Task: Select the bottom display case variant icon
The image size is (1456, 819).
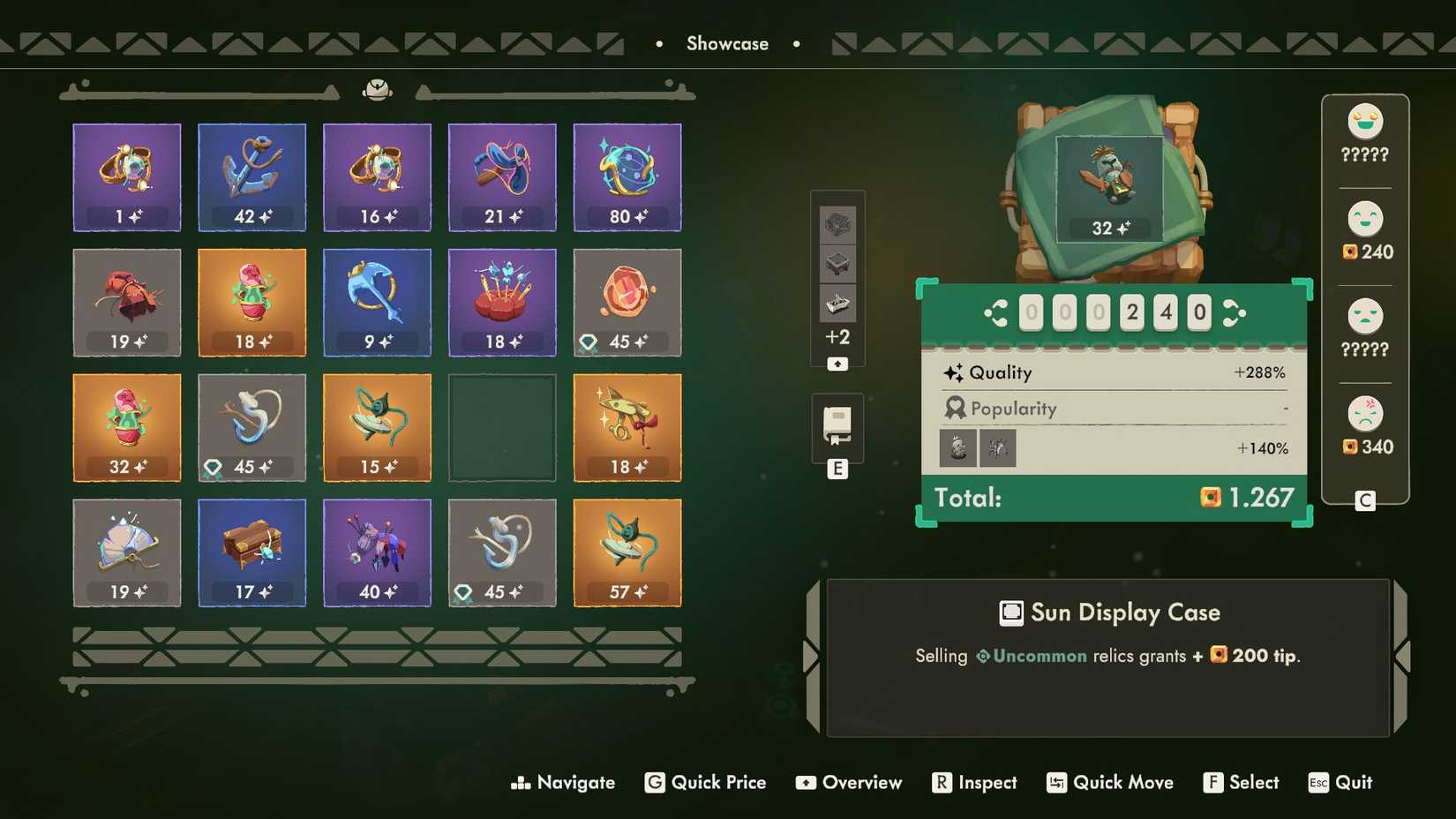Action: point(837,303)
